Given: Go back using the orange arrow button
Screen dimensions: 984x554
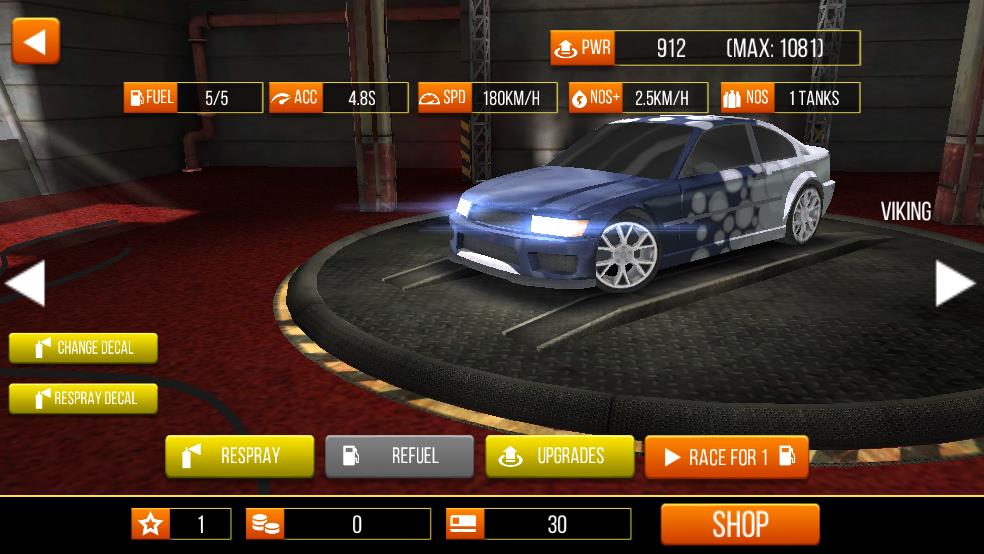Looking at the screenshot, I should pyautogui.click(x=36, y=42).
